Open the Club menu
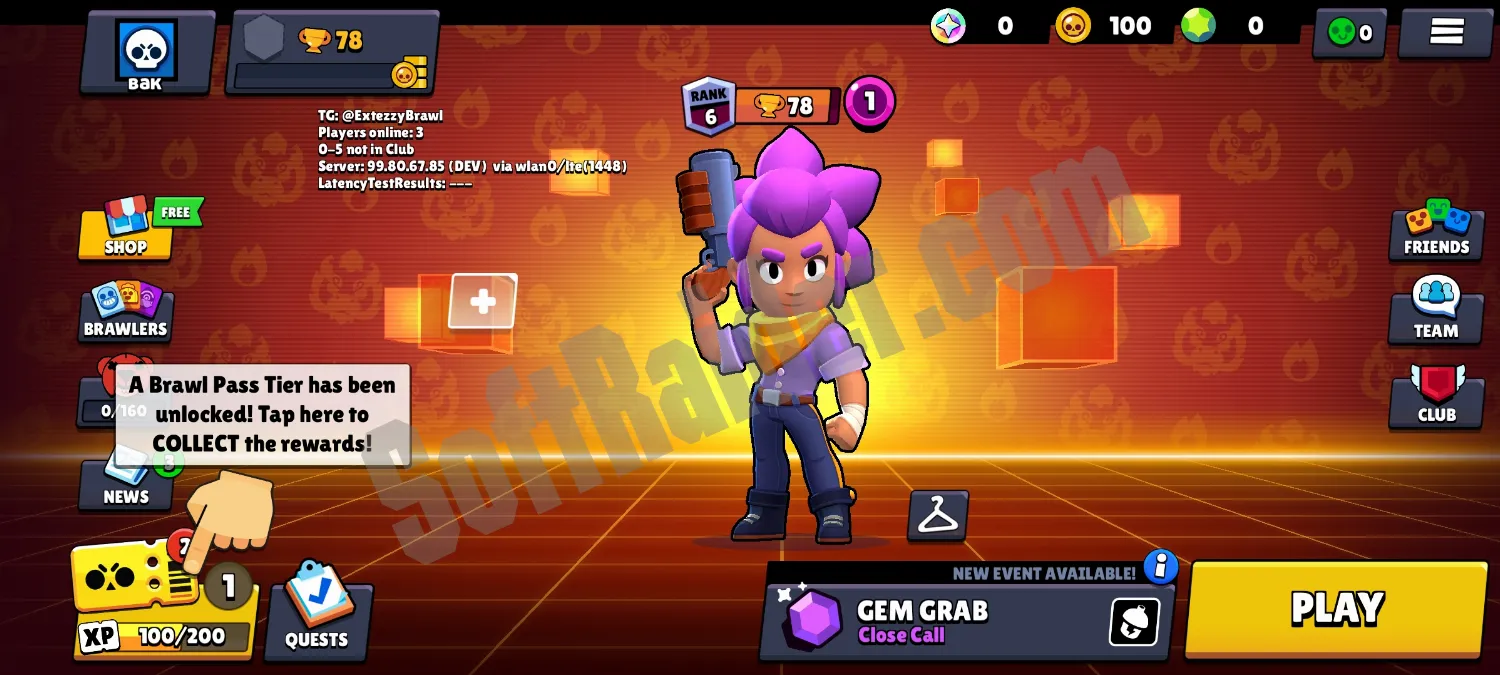Viewport: 1500px width, 675px height. pos(1436,397)
